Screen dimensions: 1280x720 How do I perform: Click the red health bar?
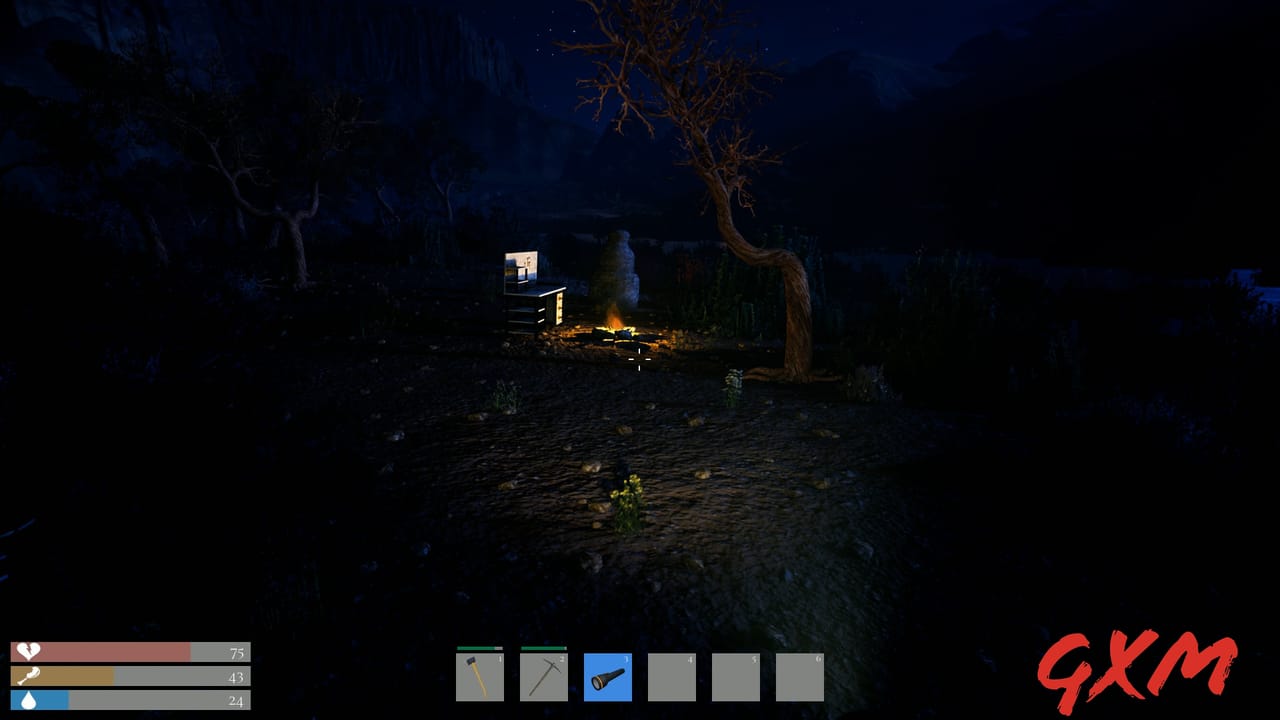[120, 651]
